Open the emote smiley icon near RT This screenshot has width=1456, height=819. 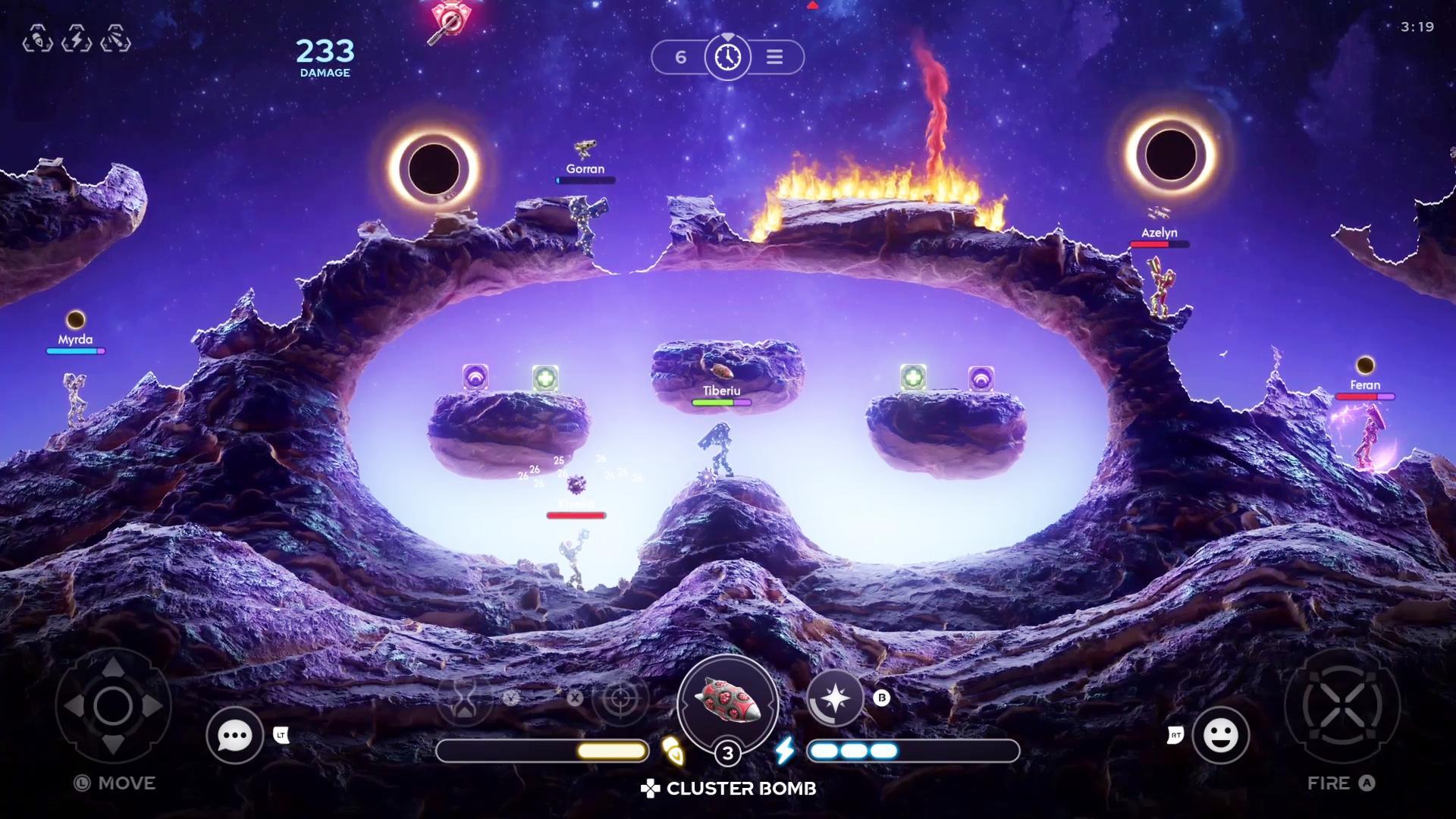coord(1221,736)
